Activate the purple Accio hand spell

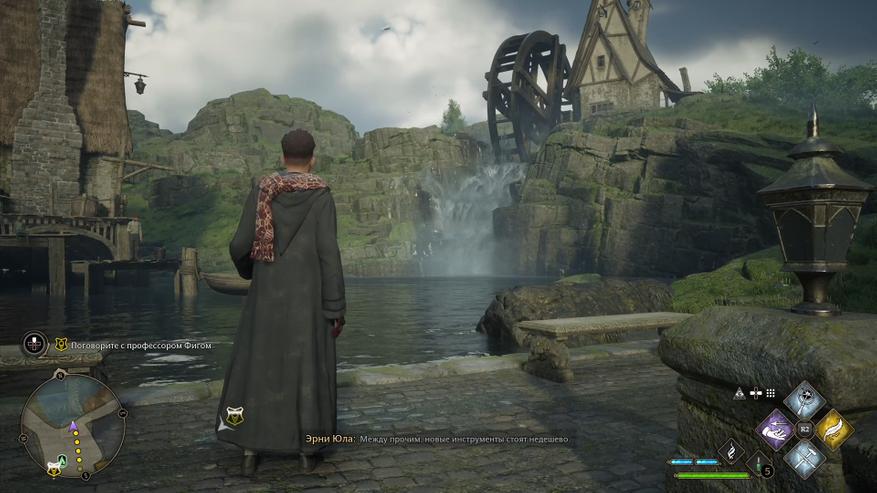[x=776, y=430]
